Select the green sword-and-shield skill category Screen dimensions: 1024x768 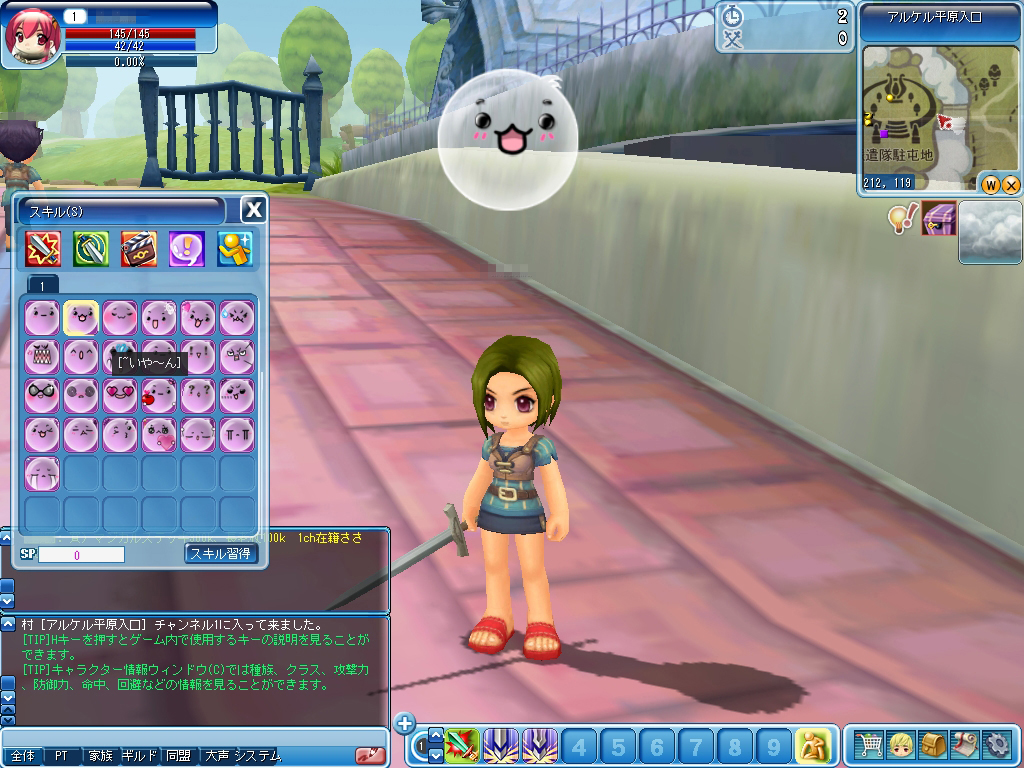[91, 248]
